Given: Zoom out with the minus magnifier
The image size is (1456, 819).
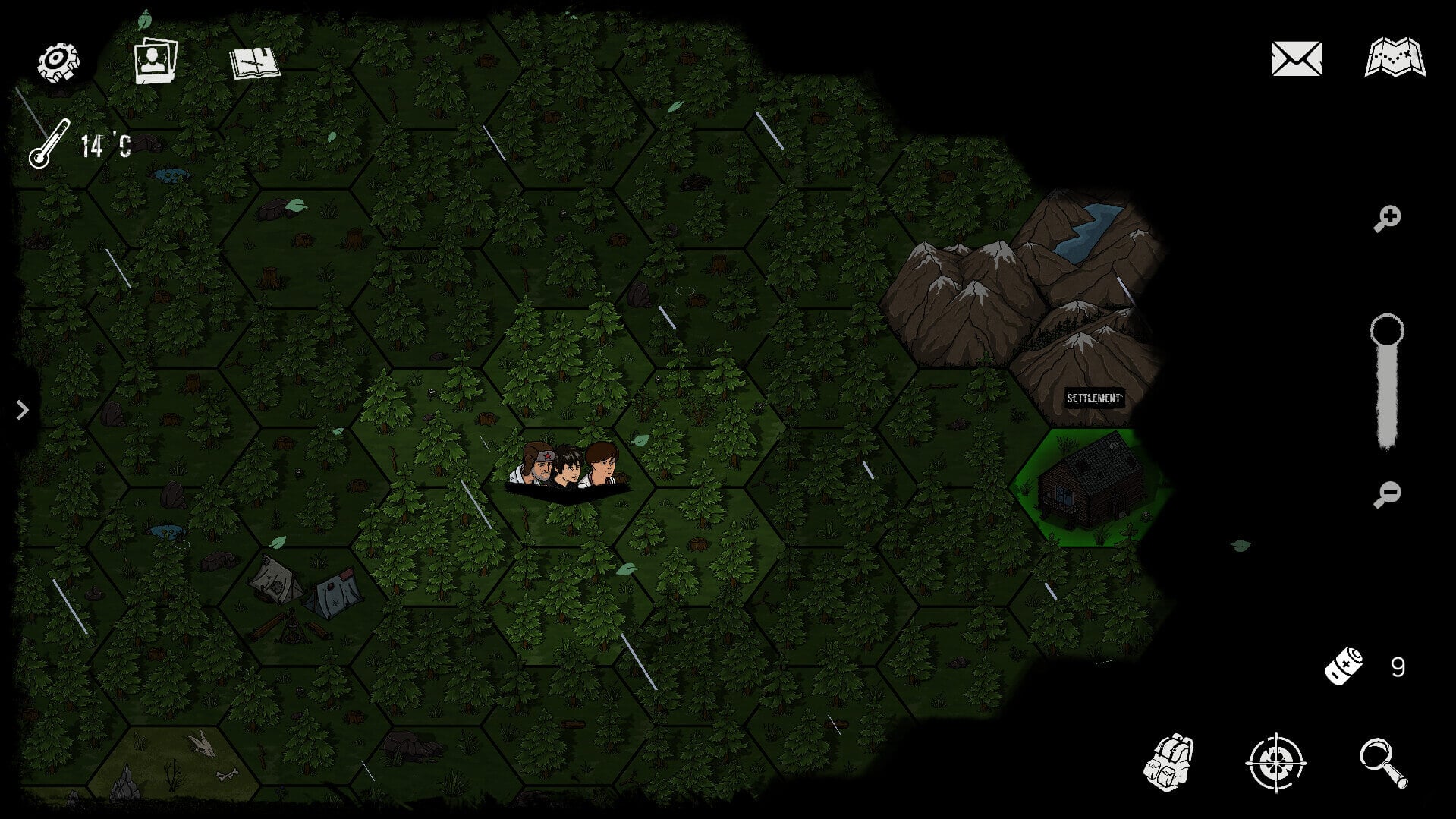Looking at the screenshot, I should click(1387, 494).
